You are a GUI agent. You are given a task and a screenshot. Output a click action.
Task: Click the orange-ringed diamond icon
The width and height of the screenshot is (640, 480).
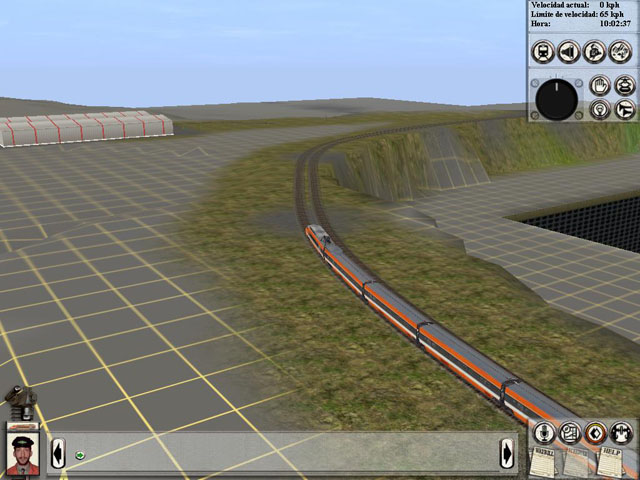pos(595,433)
